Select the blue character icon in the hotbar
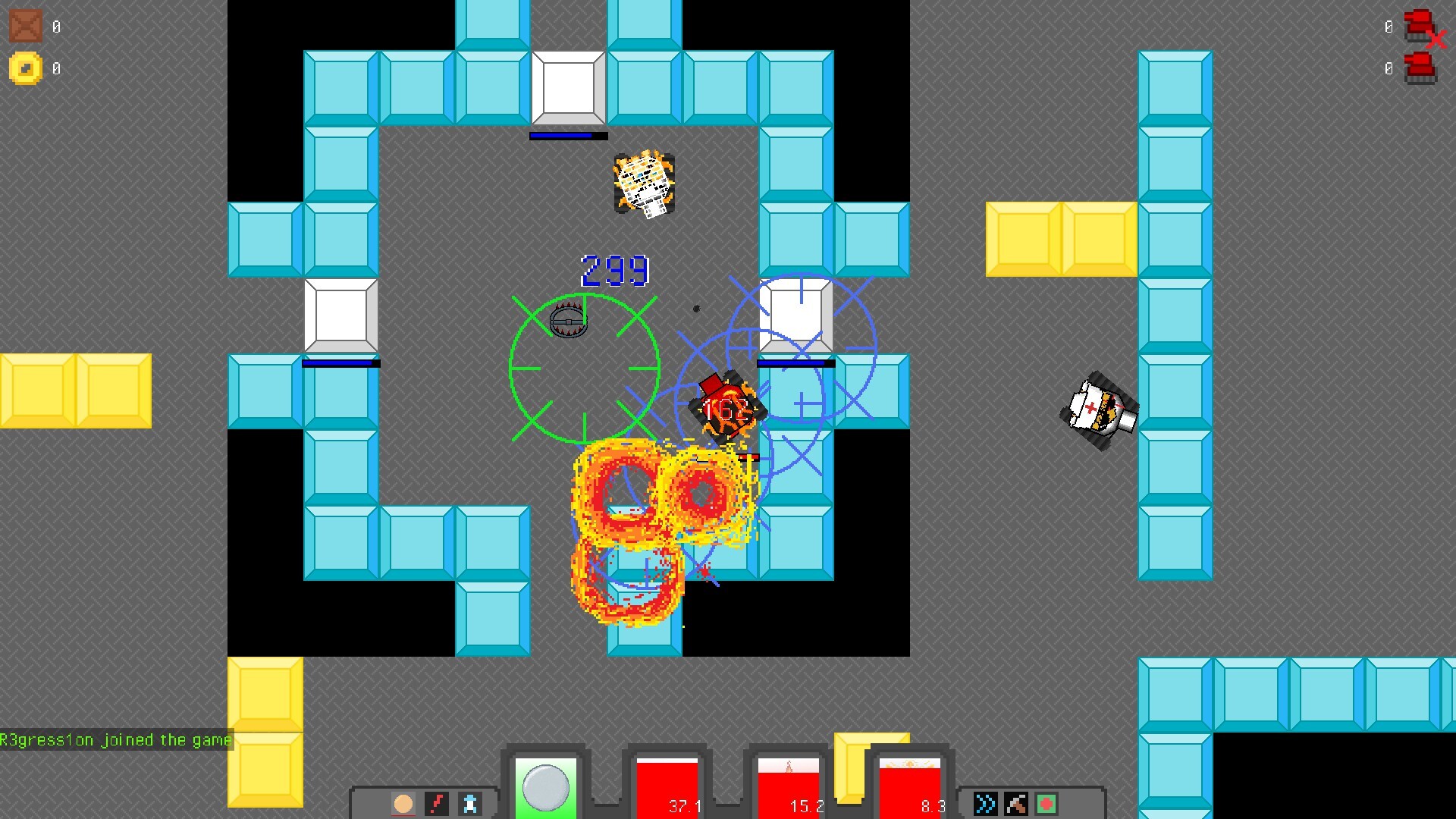 pyautogui.click(x=471, y=803)
